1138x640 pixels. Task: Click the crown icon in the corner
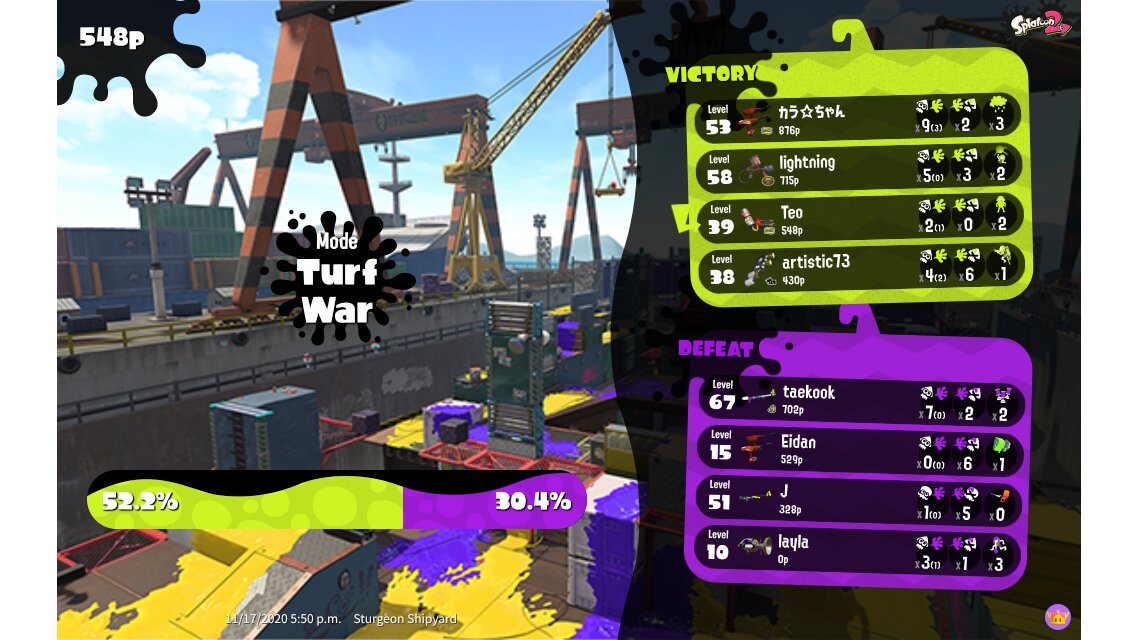click(1057, 616)
